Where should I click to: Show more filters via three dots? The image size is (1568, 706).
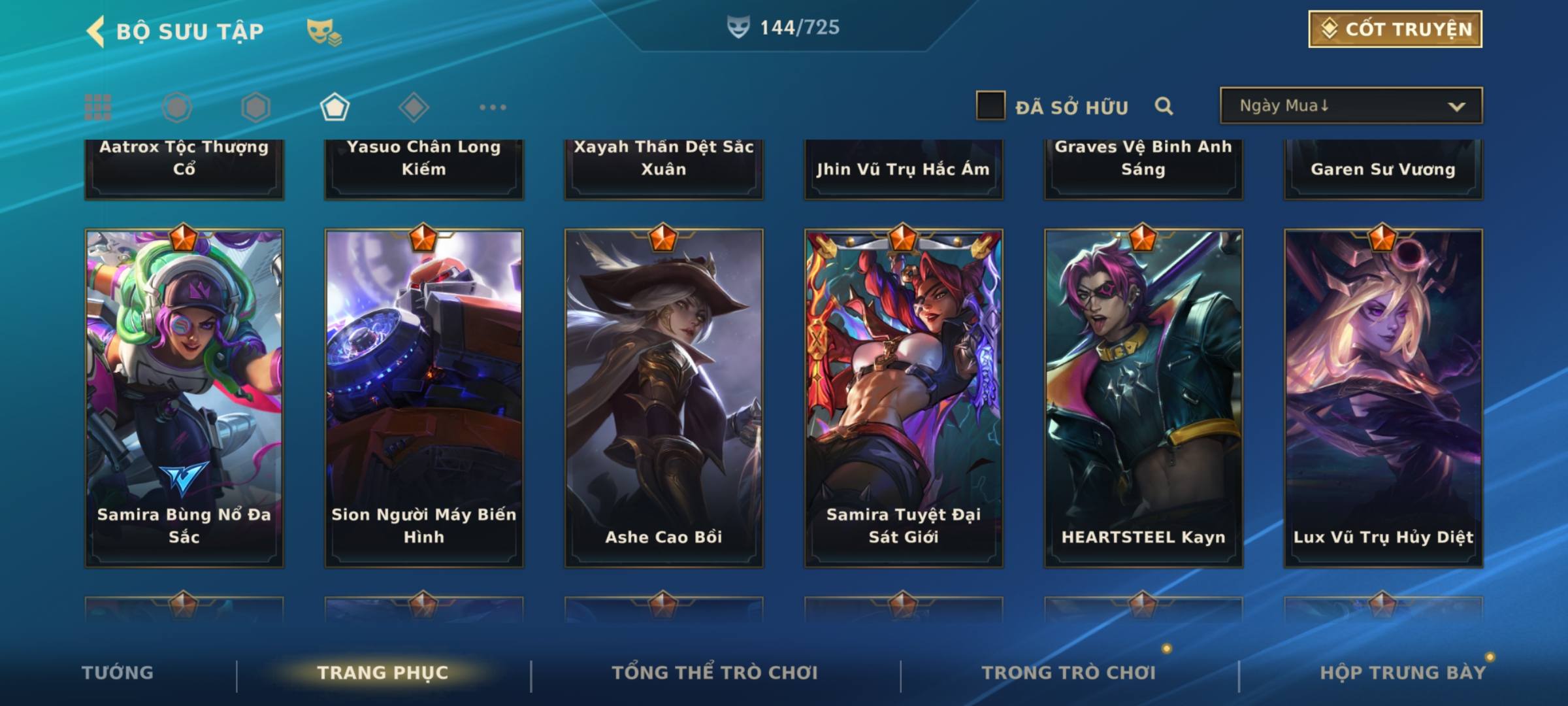click(493, 107)
